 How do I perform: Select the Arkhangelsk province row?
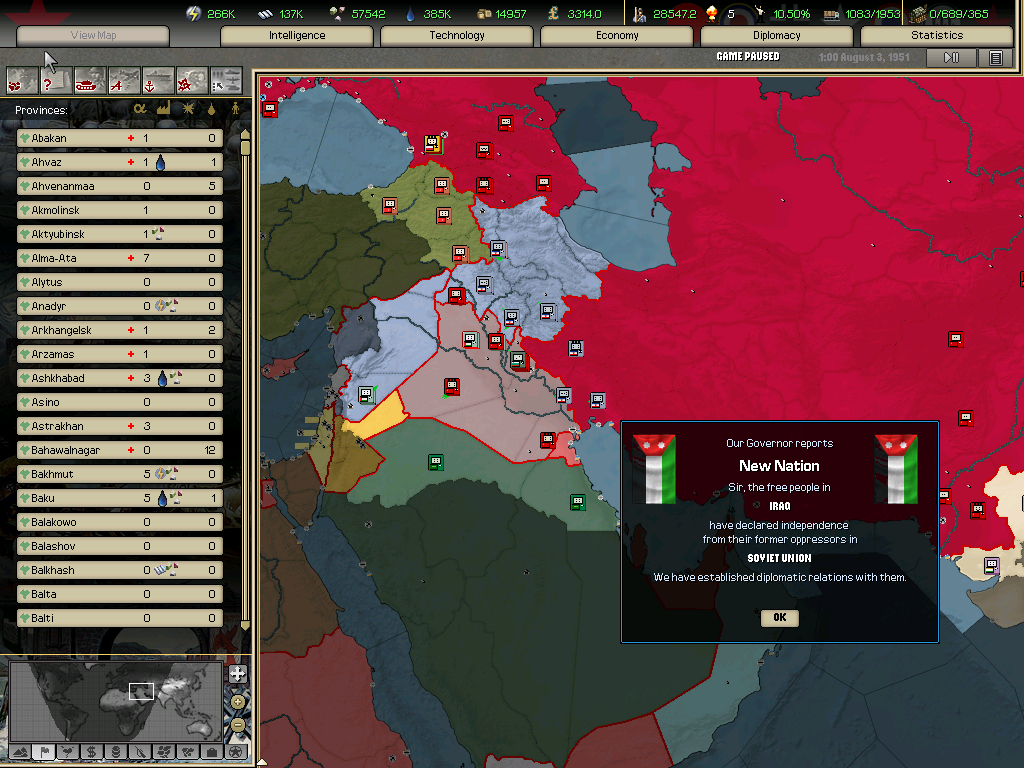[x=120, y=330]
